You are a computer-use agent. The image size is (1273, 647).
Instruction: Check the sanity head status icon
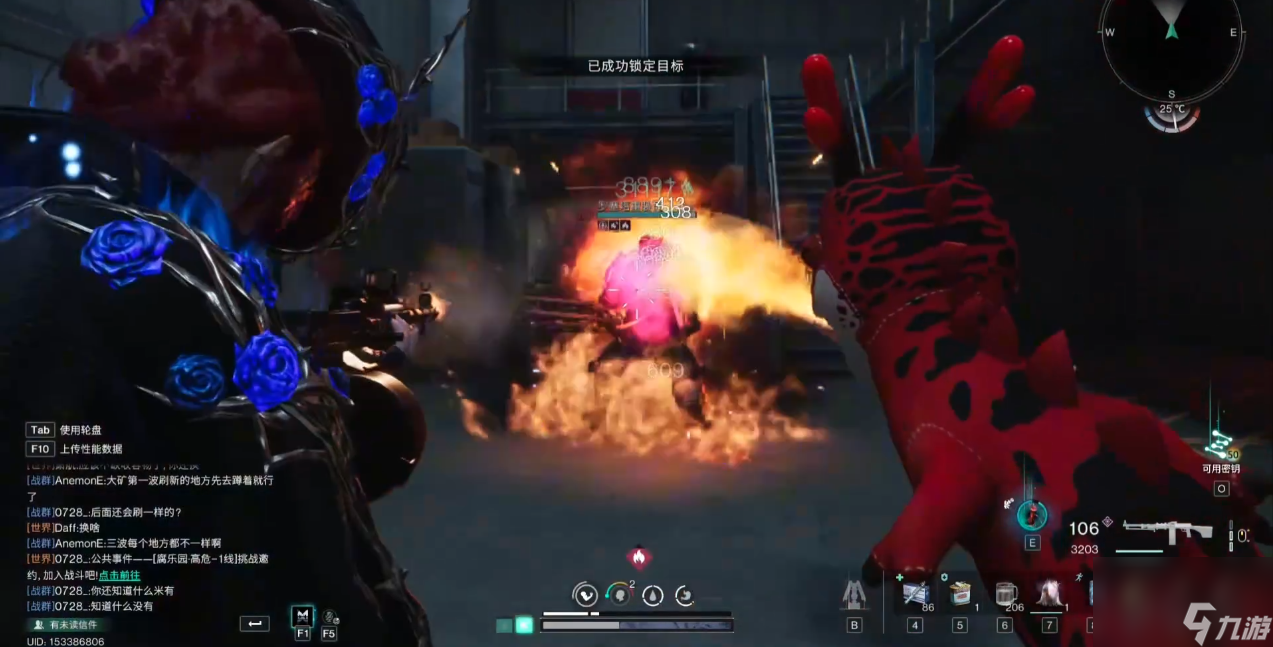(620, 595)
